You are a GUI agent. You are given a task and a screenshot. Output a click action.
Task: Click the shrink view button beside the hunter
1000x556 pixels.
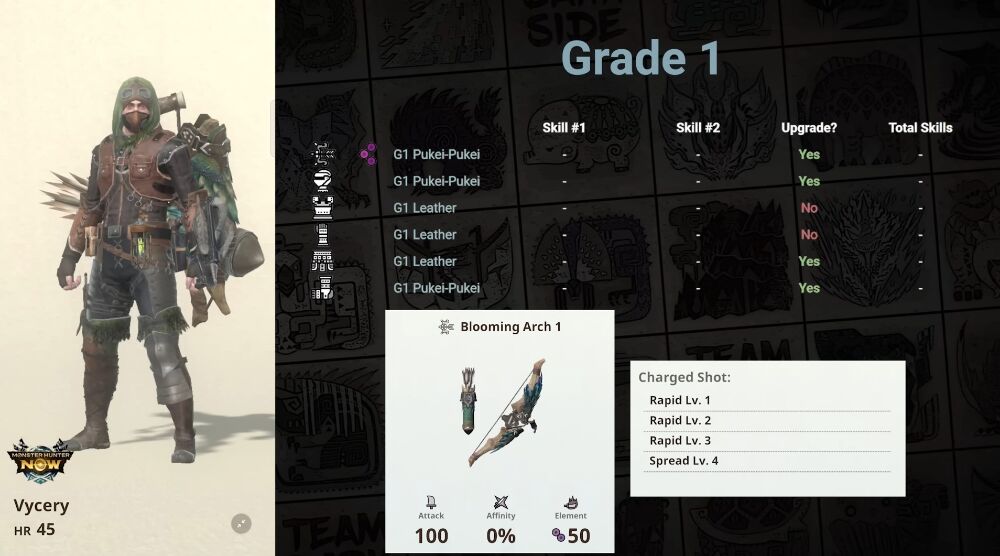241,523
